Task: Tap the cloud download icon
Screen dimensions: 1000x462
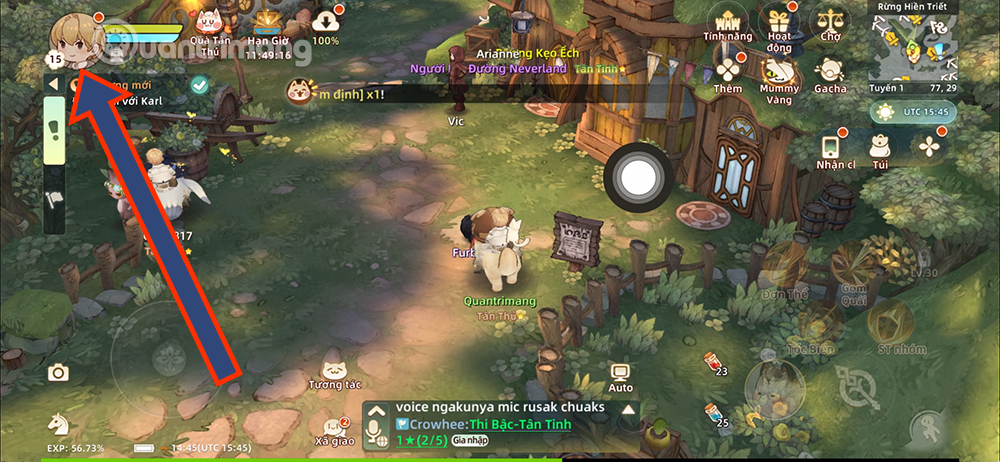Action: click(x=326, y=22)
